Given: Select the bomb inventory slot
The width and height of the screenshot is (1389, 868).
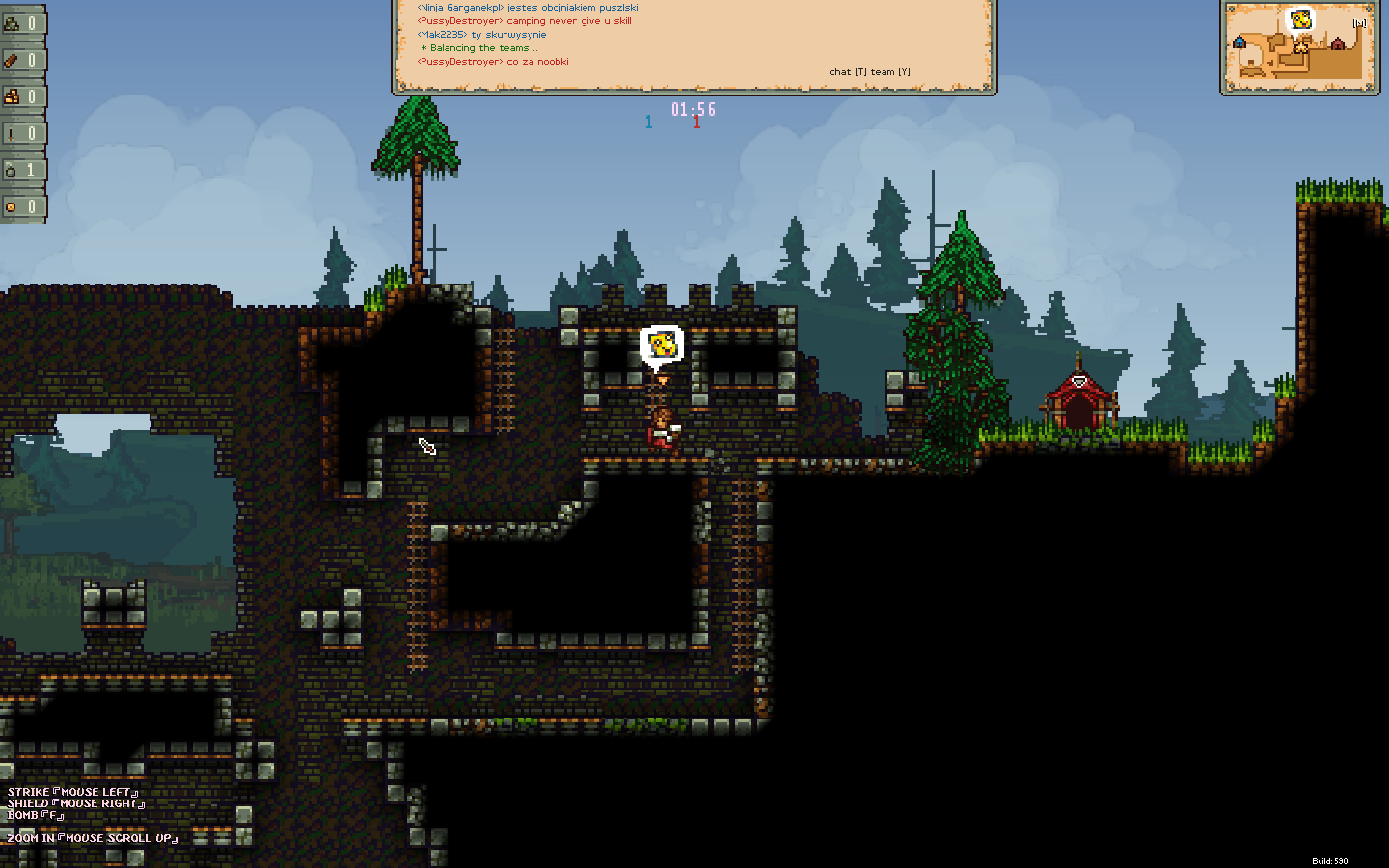Looking at the screenshot, I should [21, 170].
